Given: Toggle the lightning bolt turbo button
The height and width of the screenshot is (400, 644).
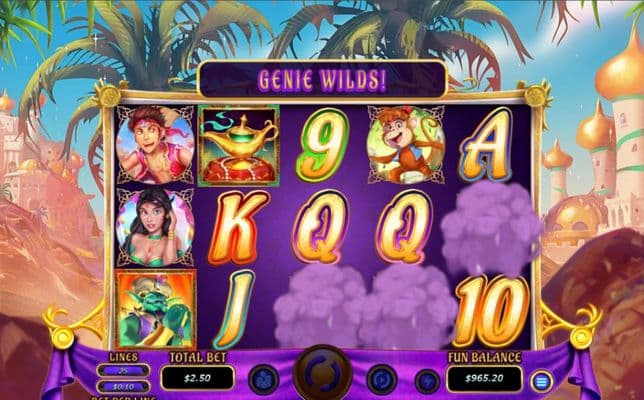Looking at the screenshot, I should pos(427,380).
